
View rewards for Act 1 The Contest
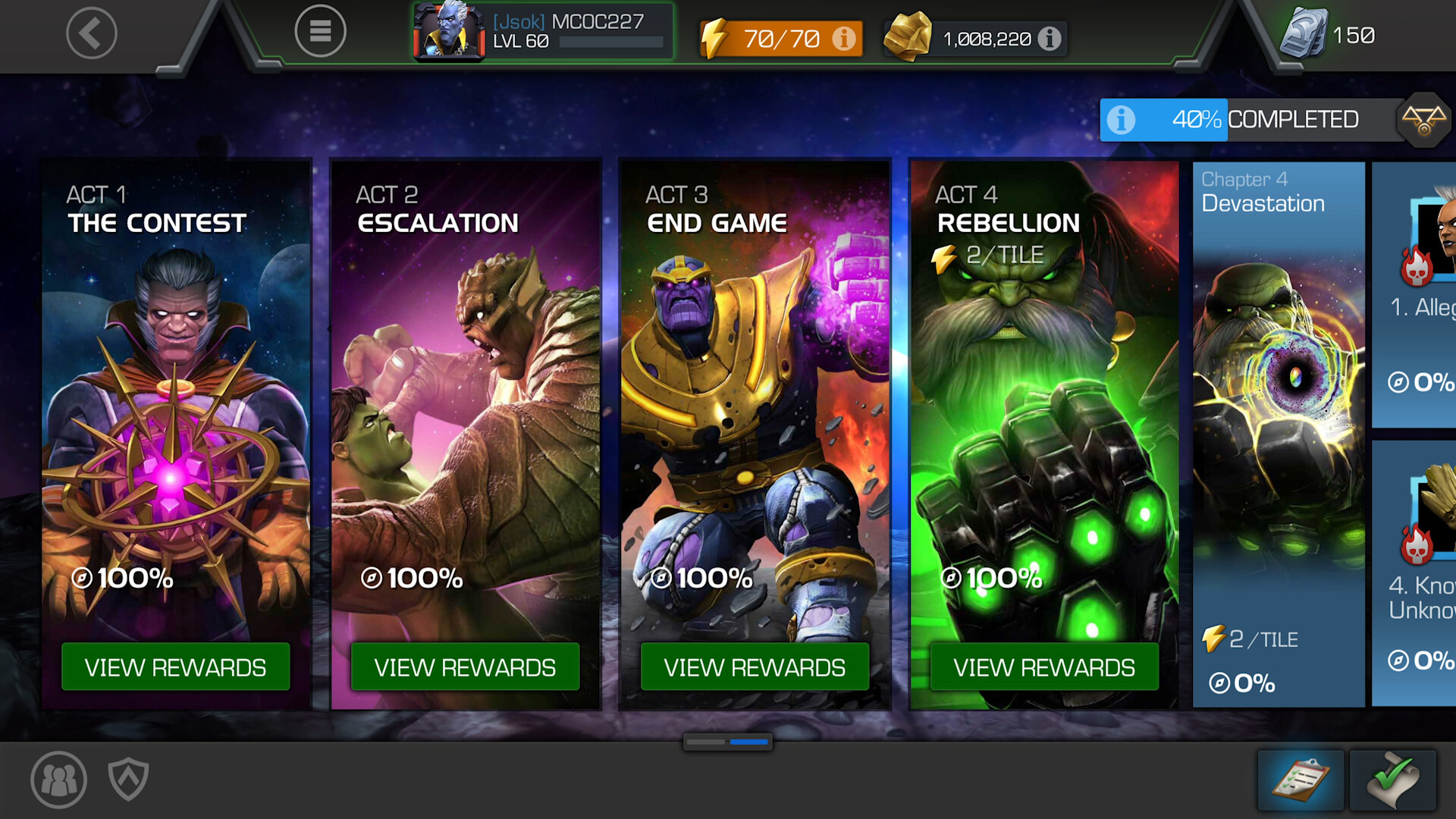(x=175, y=667)
